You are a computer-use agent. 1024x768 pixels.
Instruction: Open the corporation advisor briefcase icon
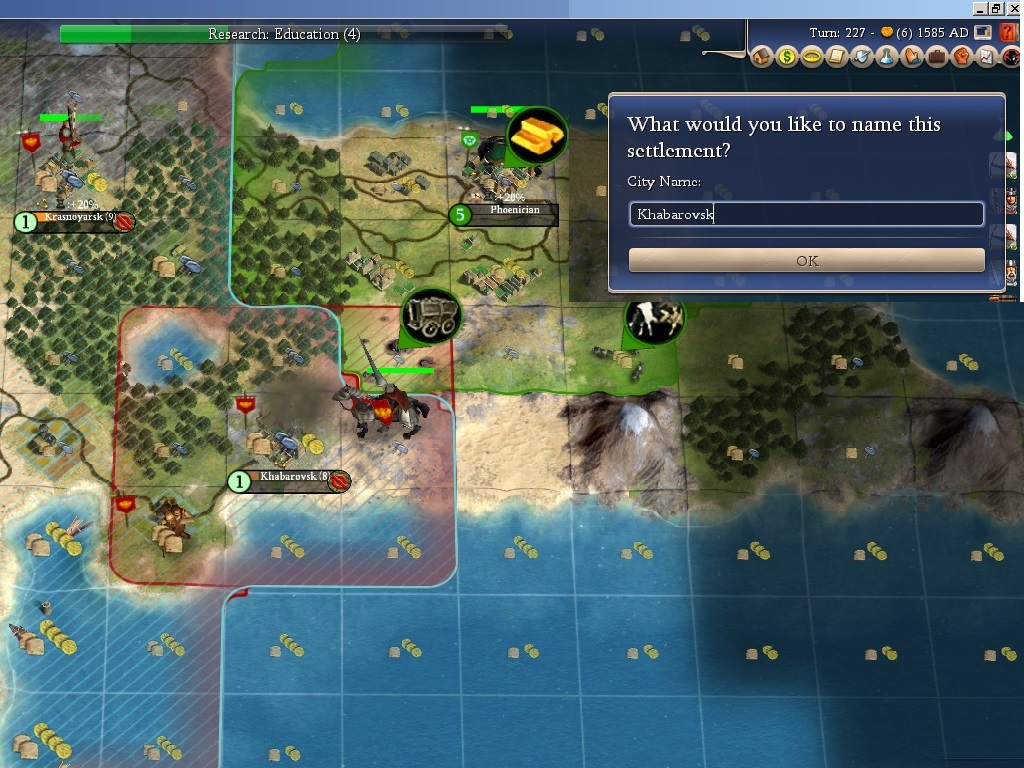(937, 57)
